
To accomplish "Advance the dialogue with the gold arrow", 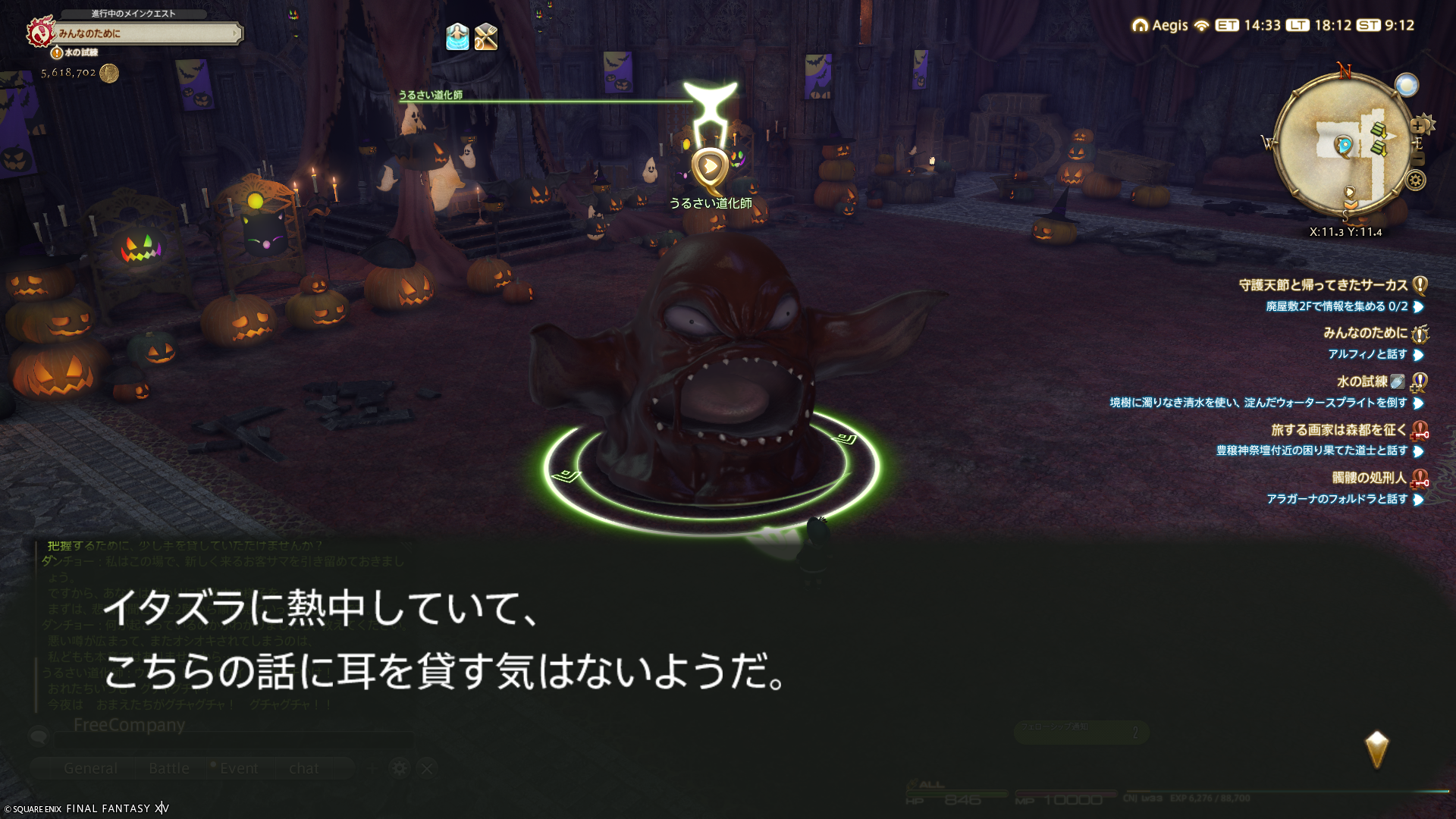I will [x=1376, y=749].
